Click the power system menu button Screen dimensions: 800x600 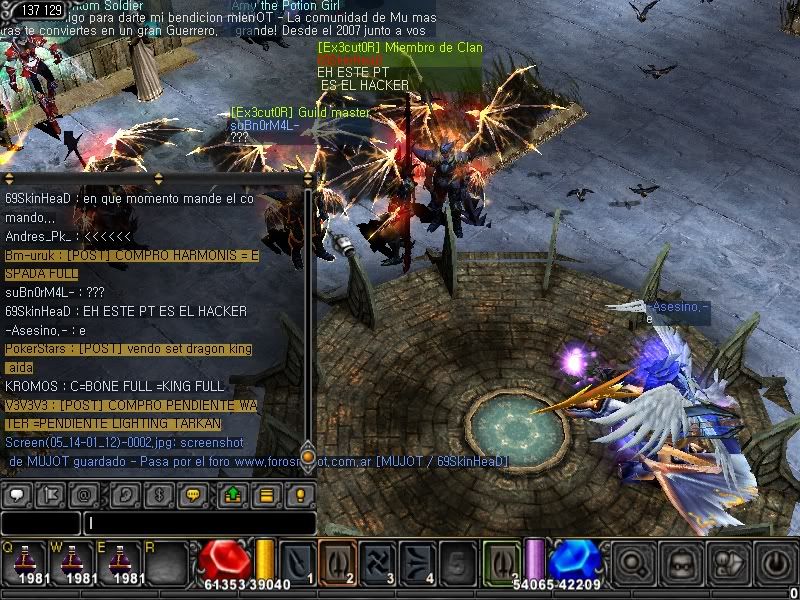click(x=775, y=563)
